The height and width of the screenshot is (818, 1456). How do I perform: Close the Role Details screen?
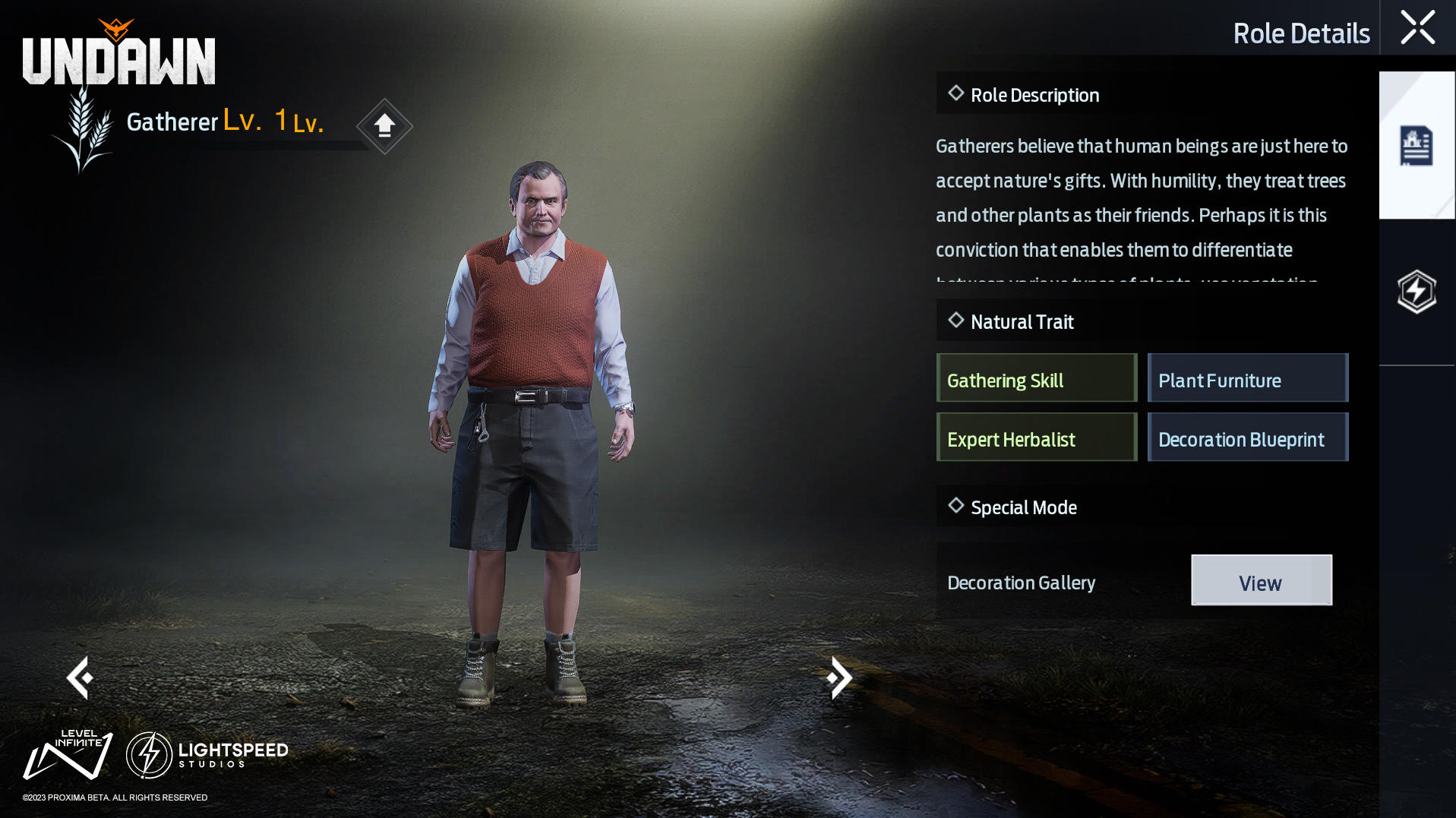(1417, 28)
